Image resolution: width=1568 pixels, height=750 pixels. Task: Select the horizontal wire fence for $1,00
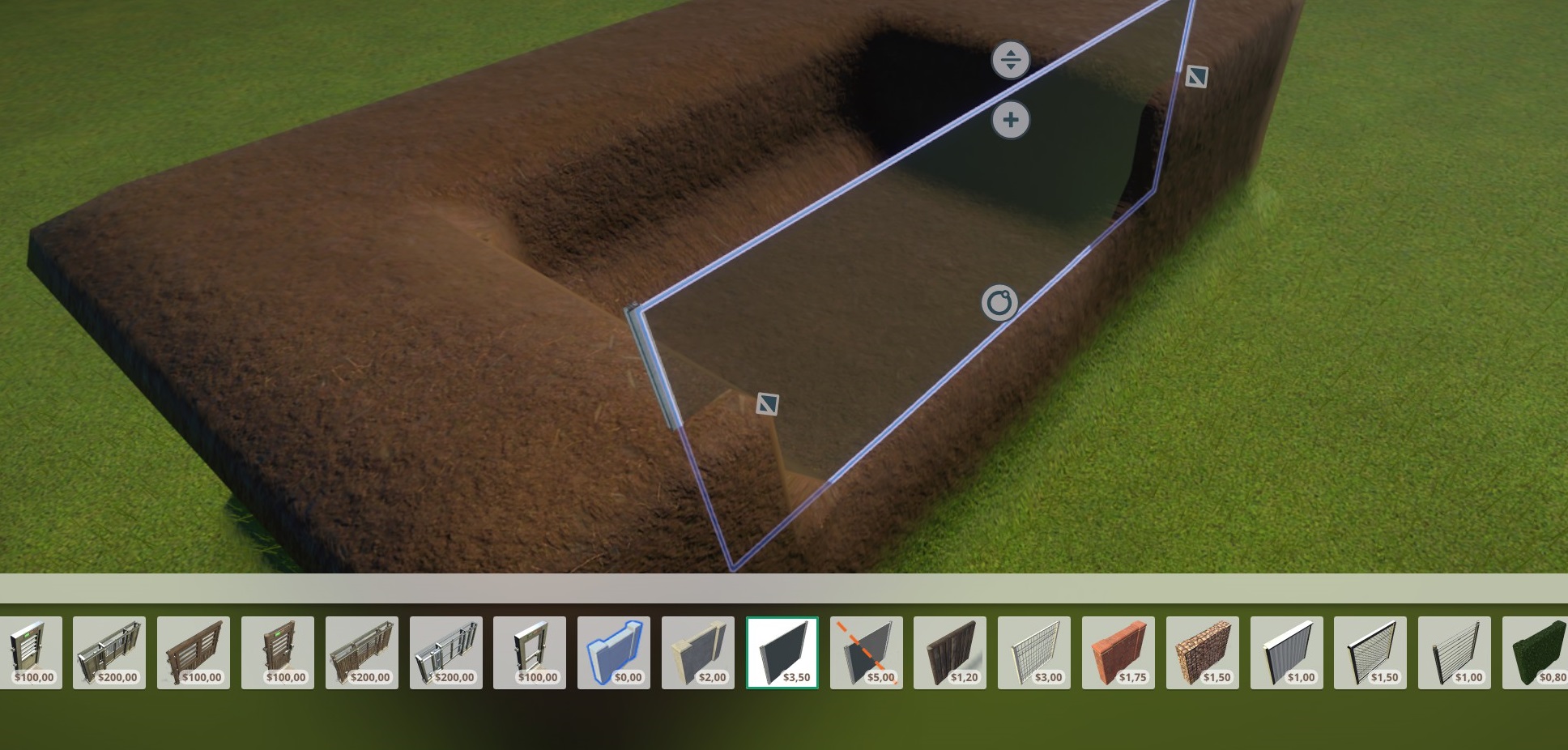tap(1455, 652)
